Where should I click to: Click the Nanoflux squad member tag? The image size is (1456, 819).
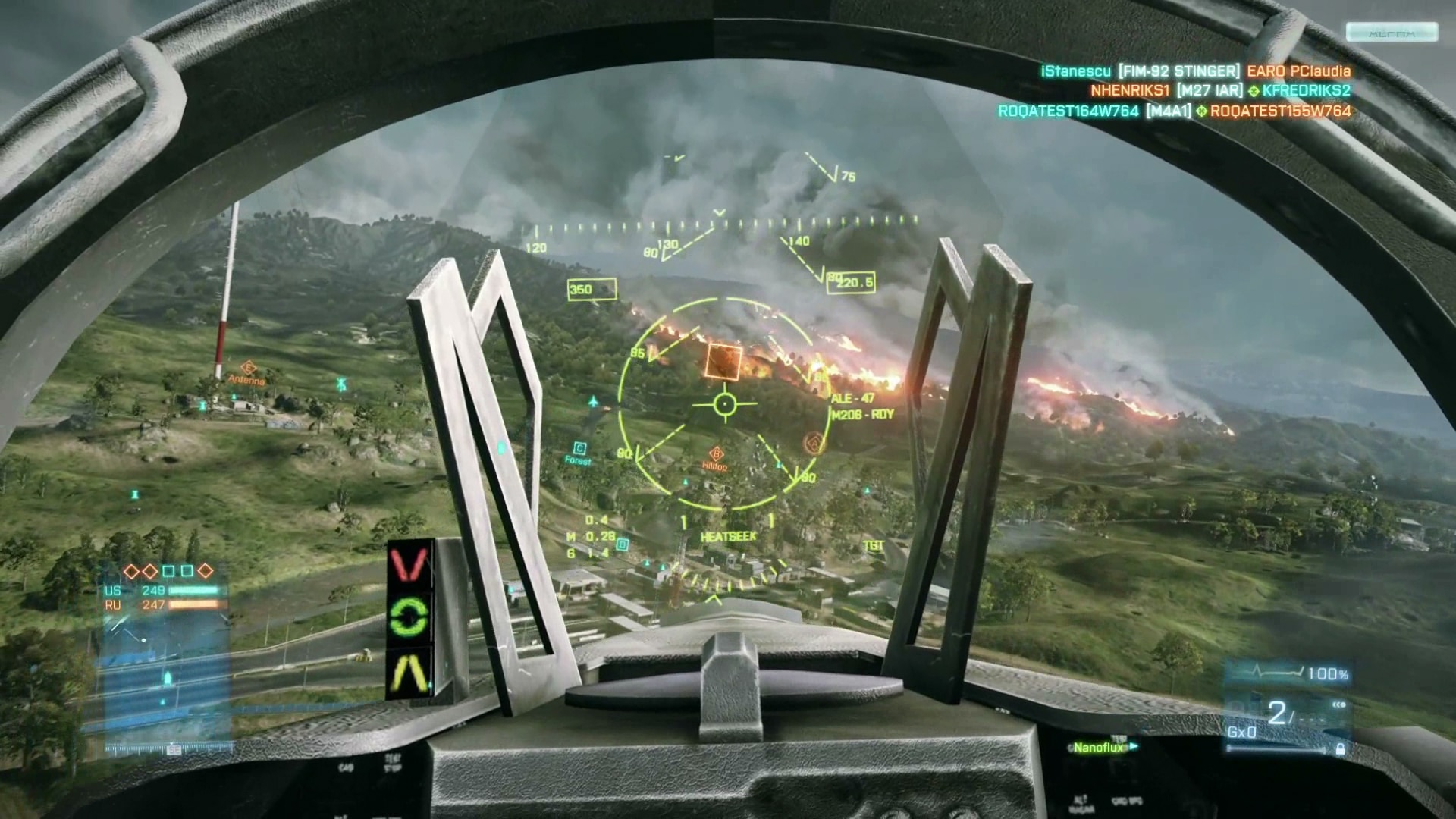pyautogui.click(x=1099, y=748)
